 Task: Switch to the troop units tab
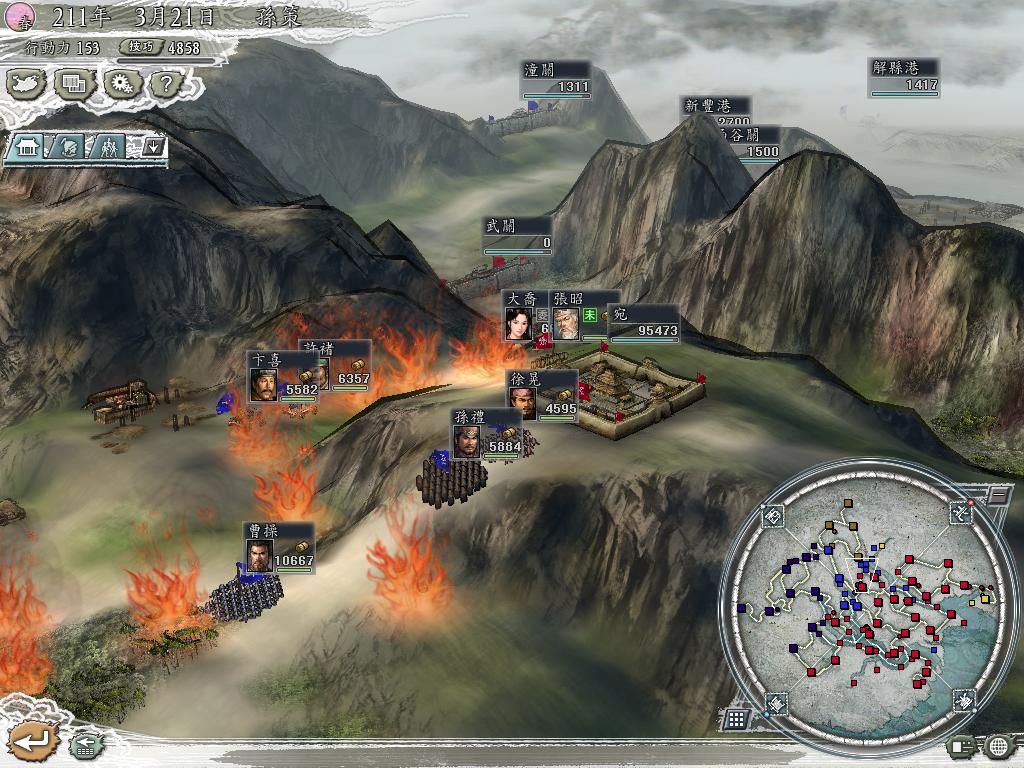click(106, 147)
